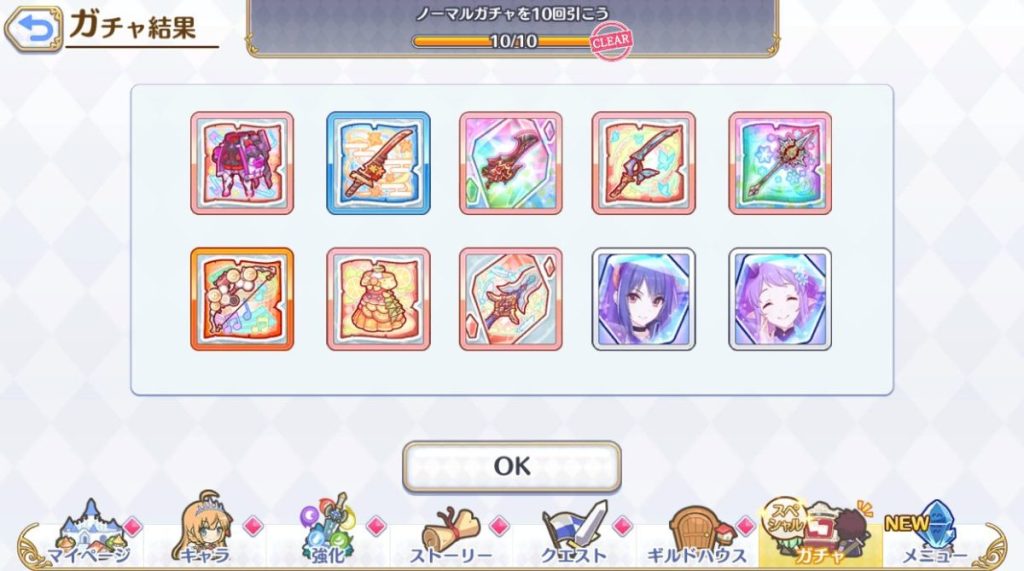The image size is (1024, 571).
Task: Go back using the arrow button
Action: click(x=34, y=30)
